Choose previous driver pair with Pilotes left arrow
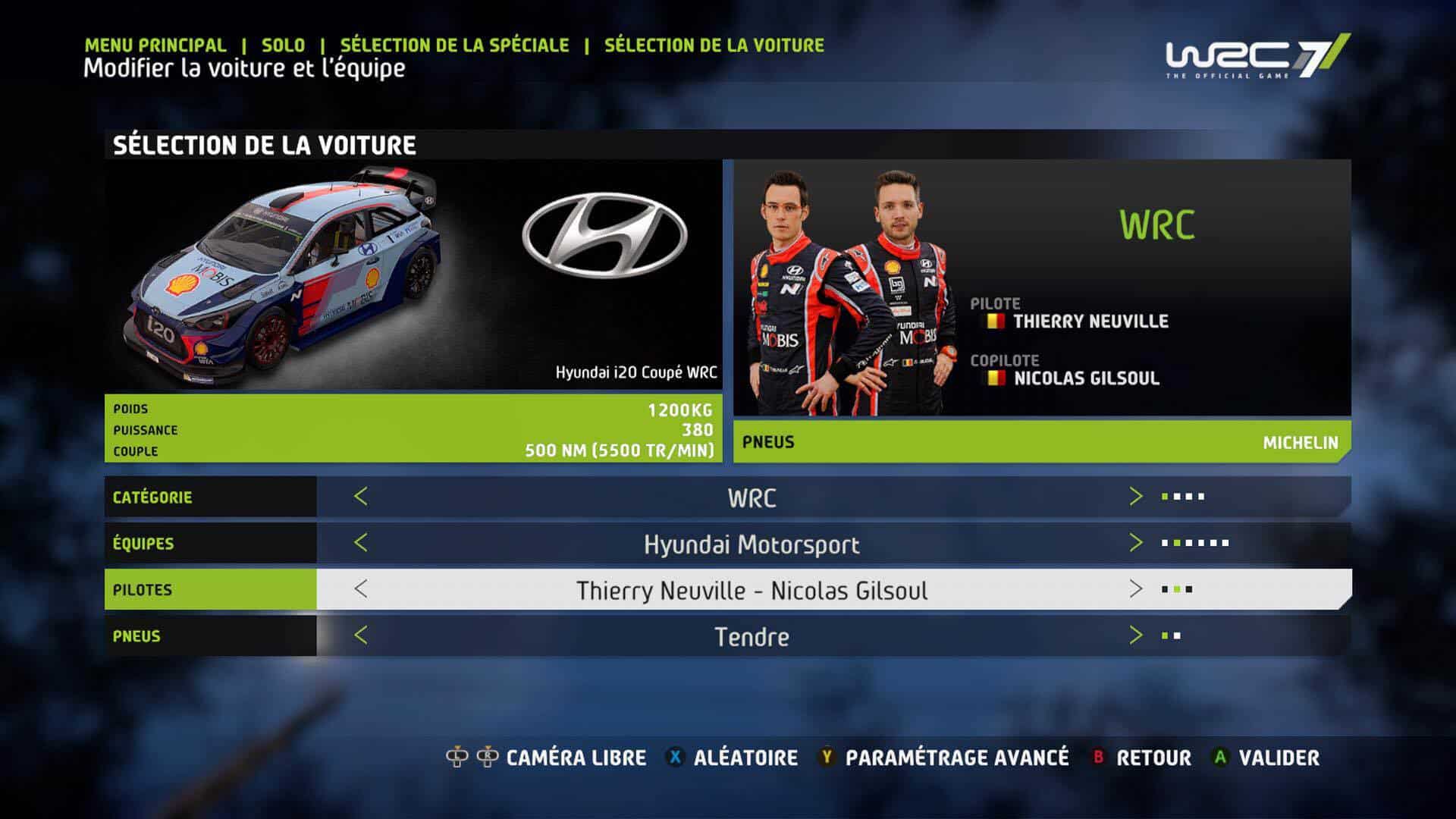 [361, 589]
